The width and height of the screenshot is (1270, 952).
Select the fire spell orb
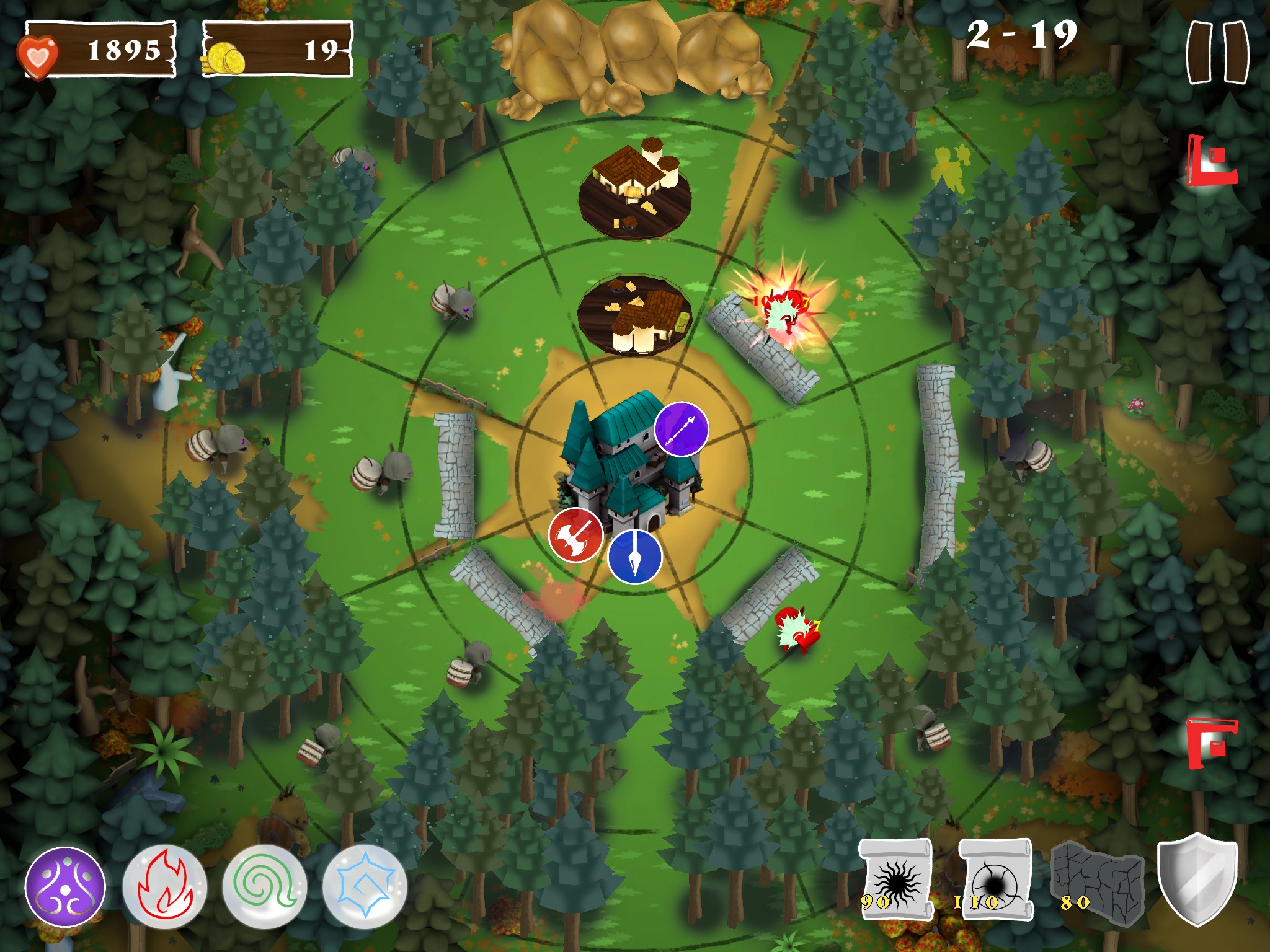164,886
